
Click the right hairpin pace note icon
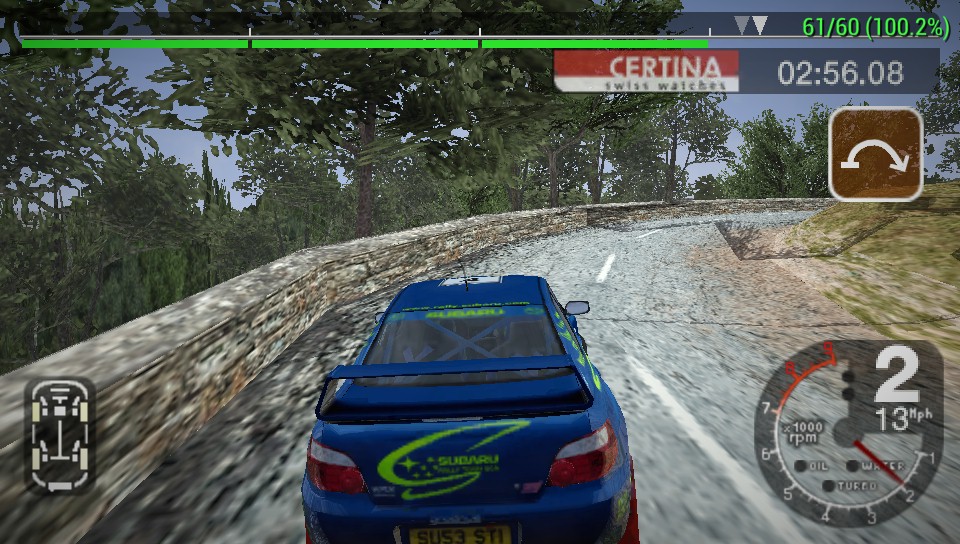[x=875, y=155]
